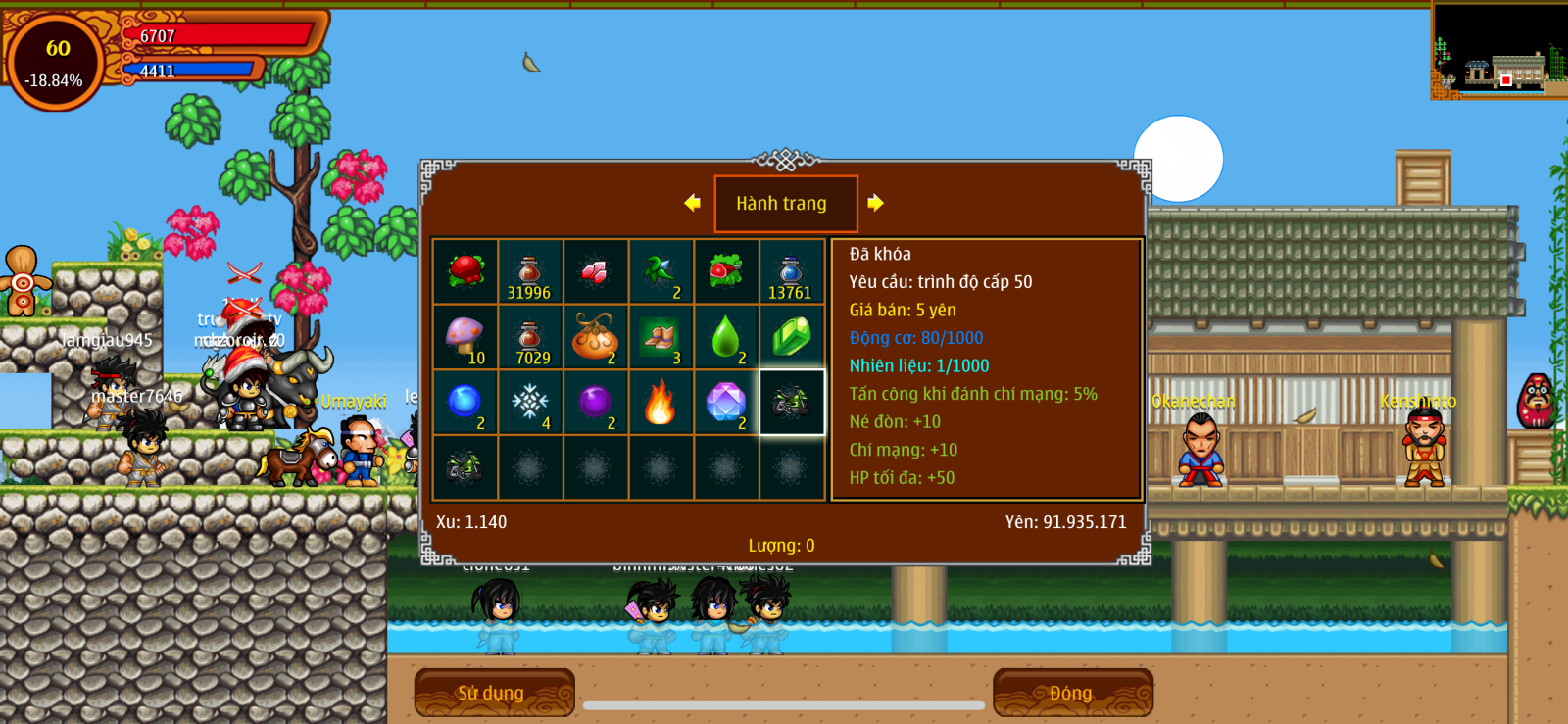Select the blue potion stack of 13761
The image size is (1568, 724).
pyautogui.click(x=791, y=271)
